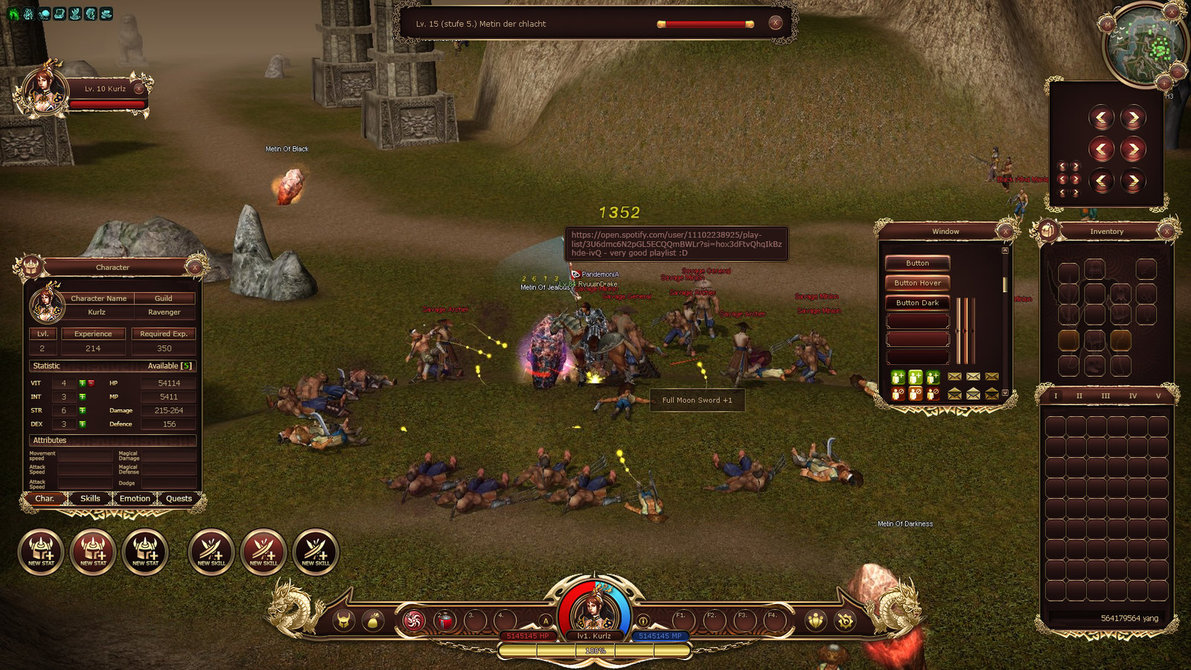
Task: Select inventory page III tab
Action: [1105, 396]
